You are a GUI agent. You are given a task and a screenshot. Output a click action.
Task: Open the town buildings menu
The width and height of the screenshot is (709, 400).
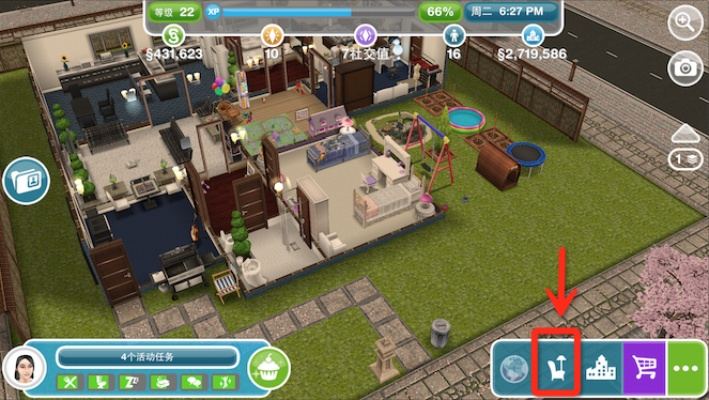click(x=600, y=369)
